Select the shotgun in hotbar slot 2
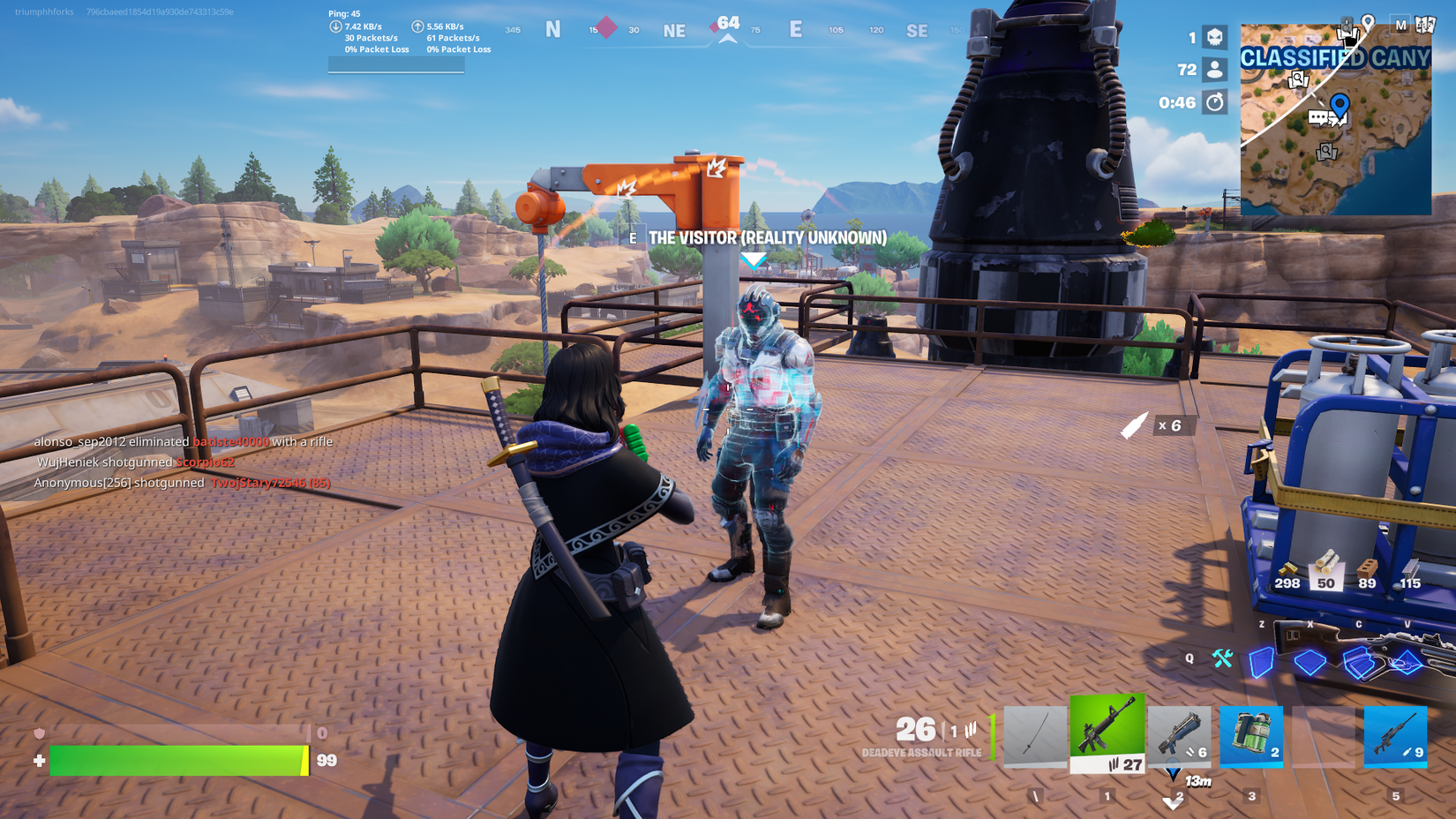This screenshot has height=819, width=1456. (1179, 737)
